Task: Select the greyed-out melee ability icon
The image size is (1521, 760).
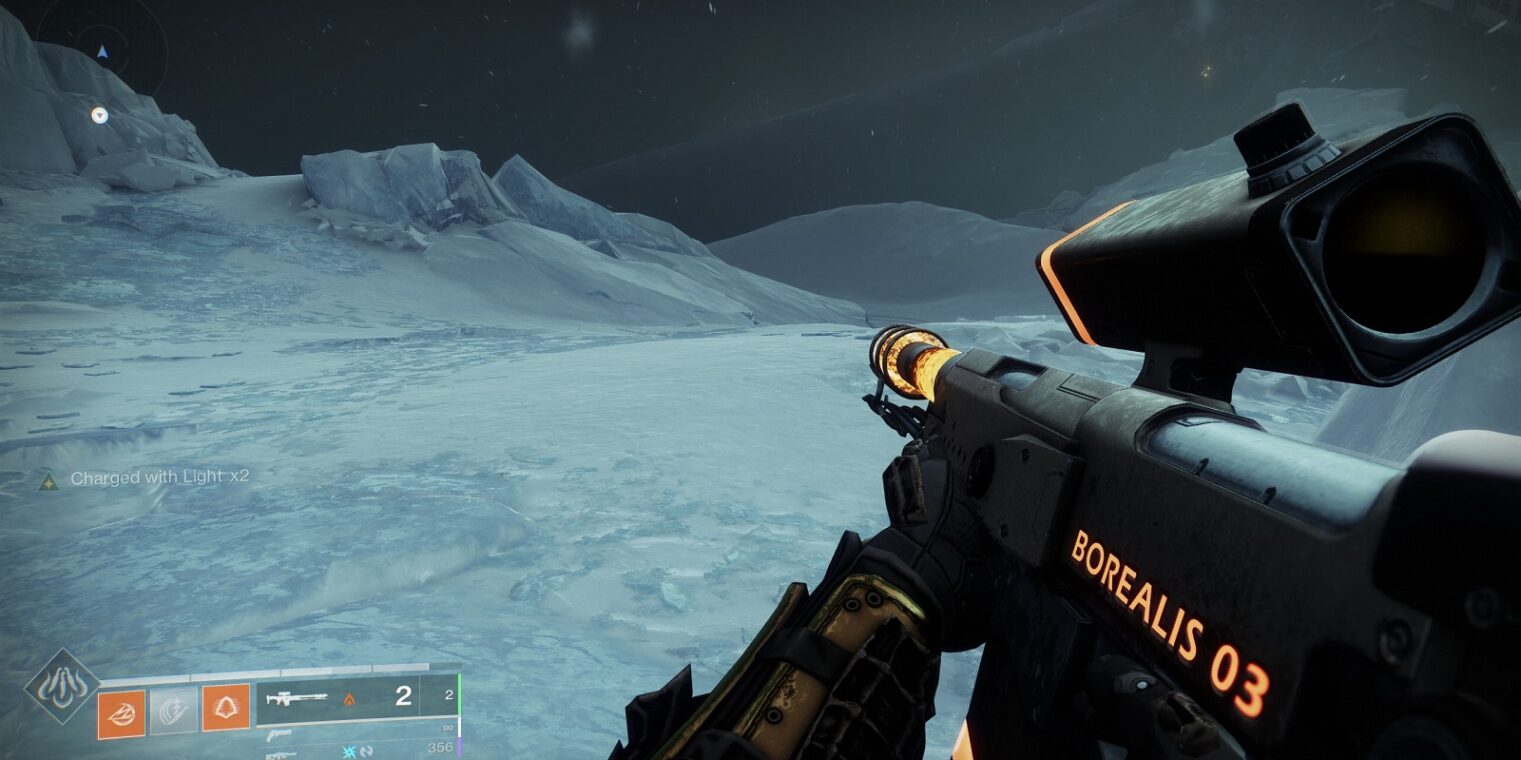Action: pyautogui.click(x=173, y=711)
